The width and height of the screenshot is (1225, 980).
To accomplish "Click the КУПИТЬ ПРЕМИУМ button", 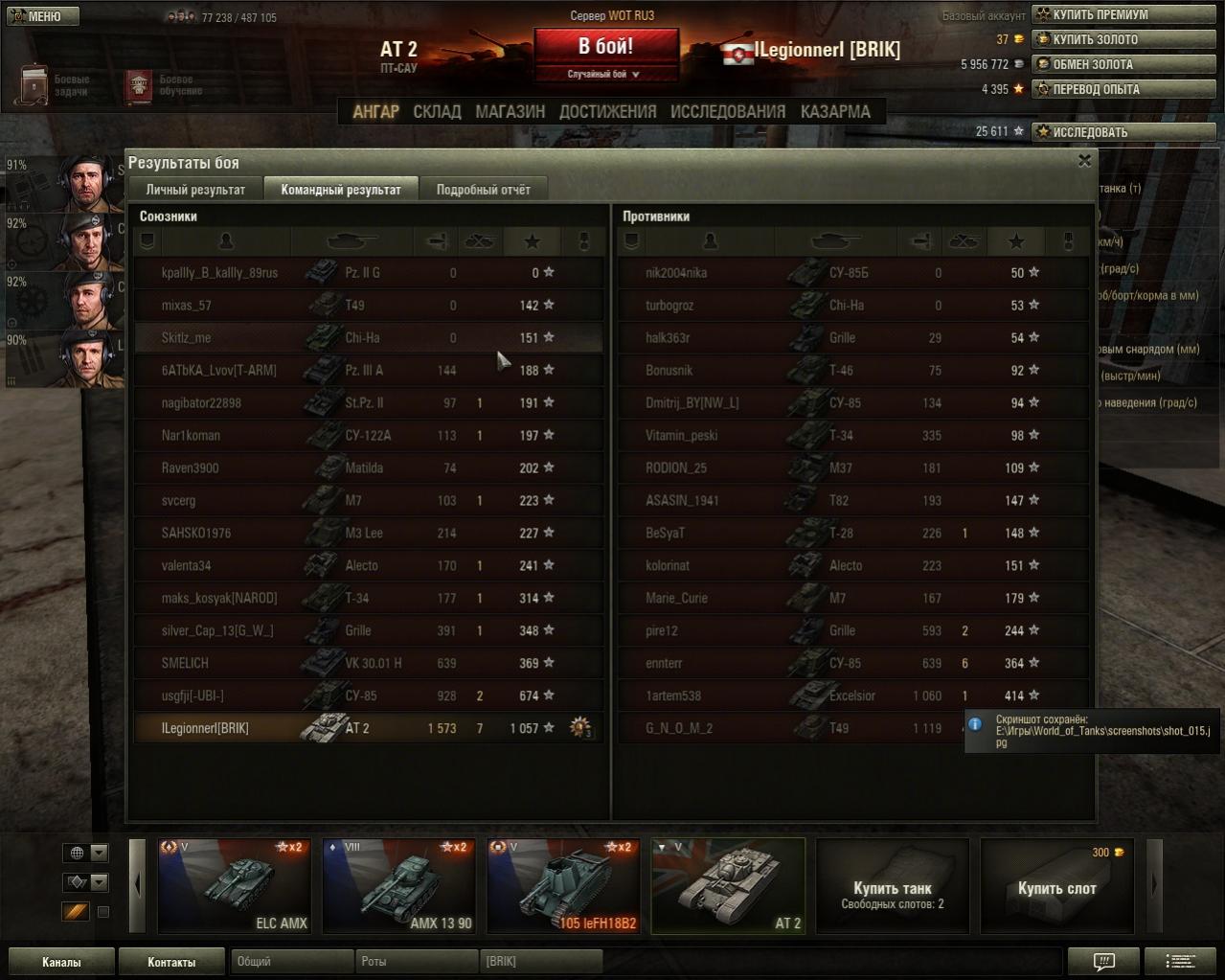I will pos(1123,14).
